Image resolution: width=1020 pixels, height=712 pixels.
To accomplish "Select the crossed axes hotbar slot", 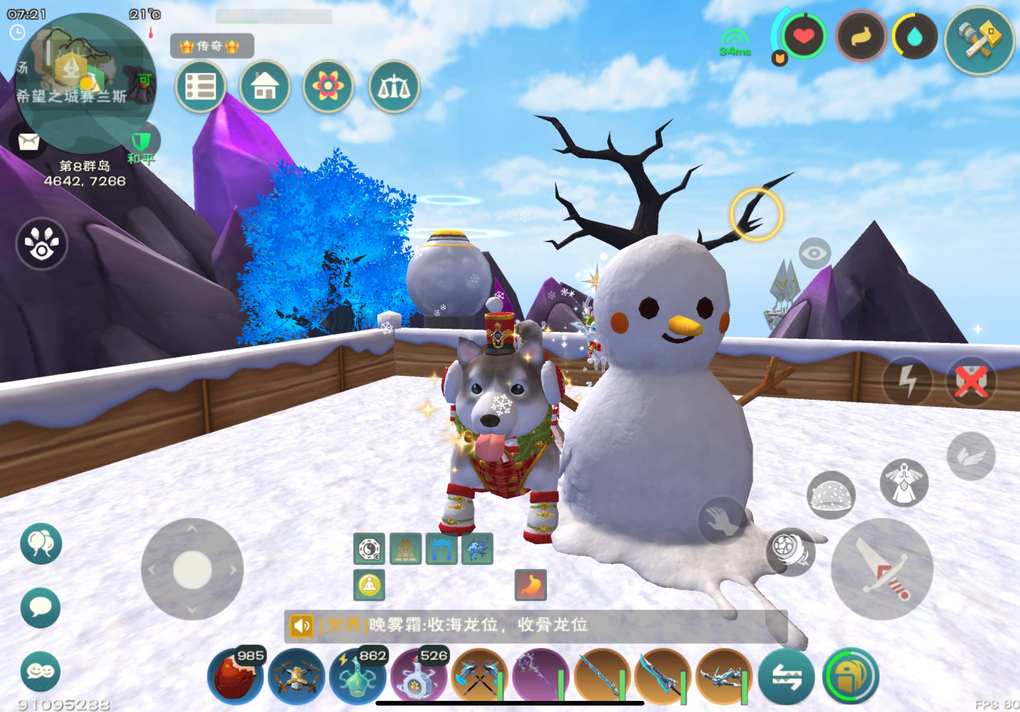I will pyautogui.click(x=479, y=677).
